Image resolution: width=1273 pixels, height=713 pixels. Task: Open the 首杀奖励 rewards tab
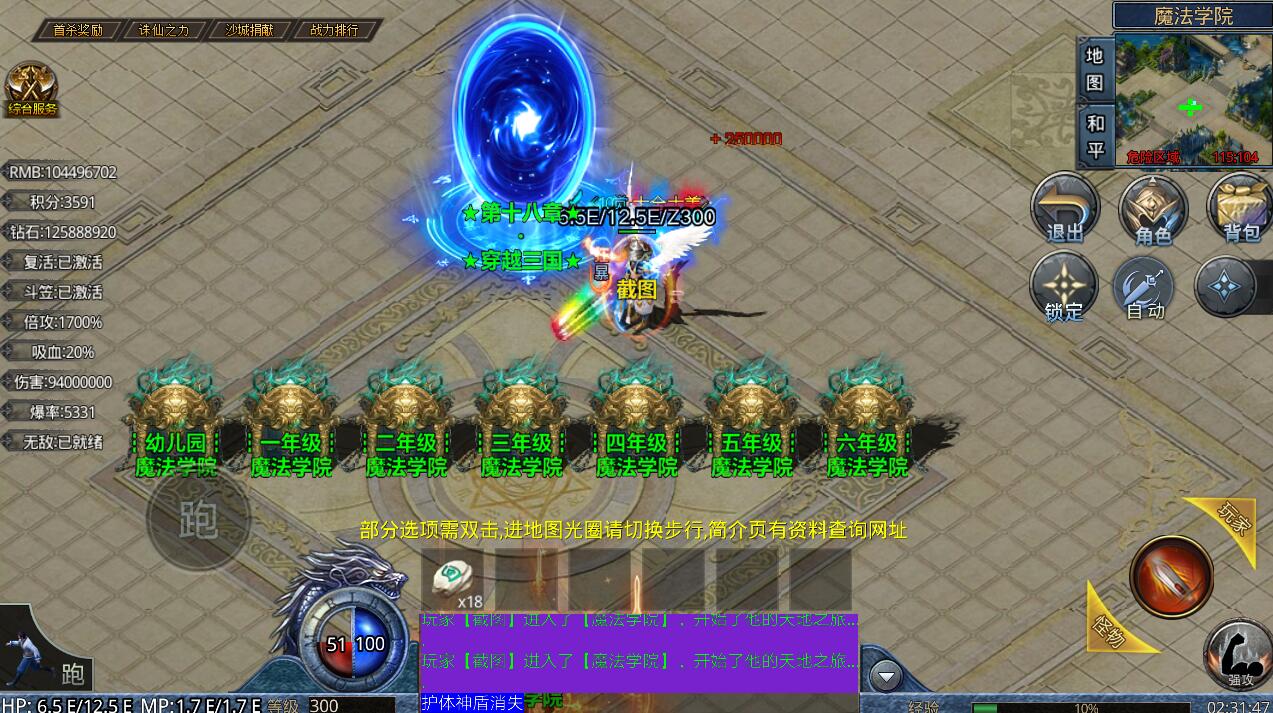78,30
